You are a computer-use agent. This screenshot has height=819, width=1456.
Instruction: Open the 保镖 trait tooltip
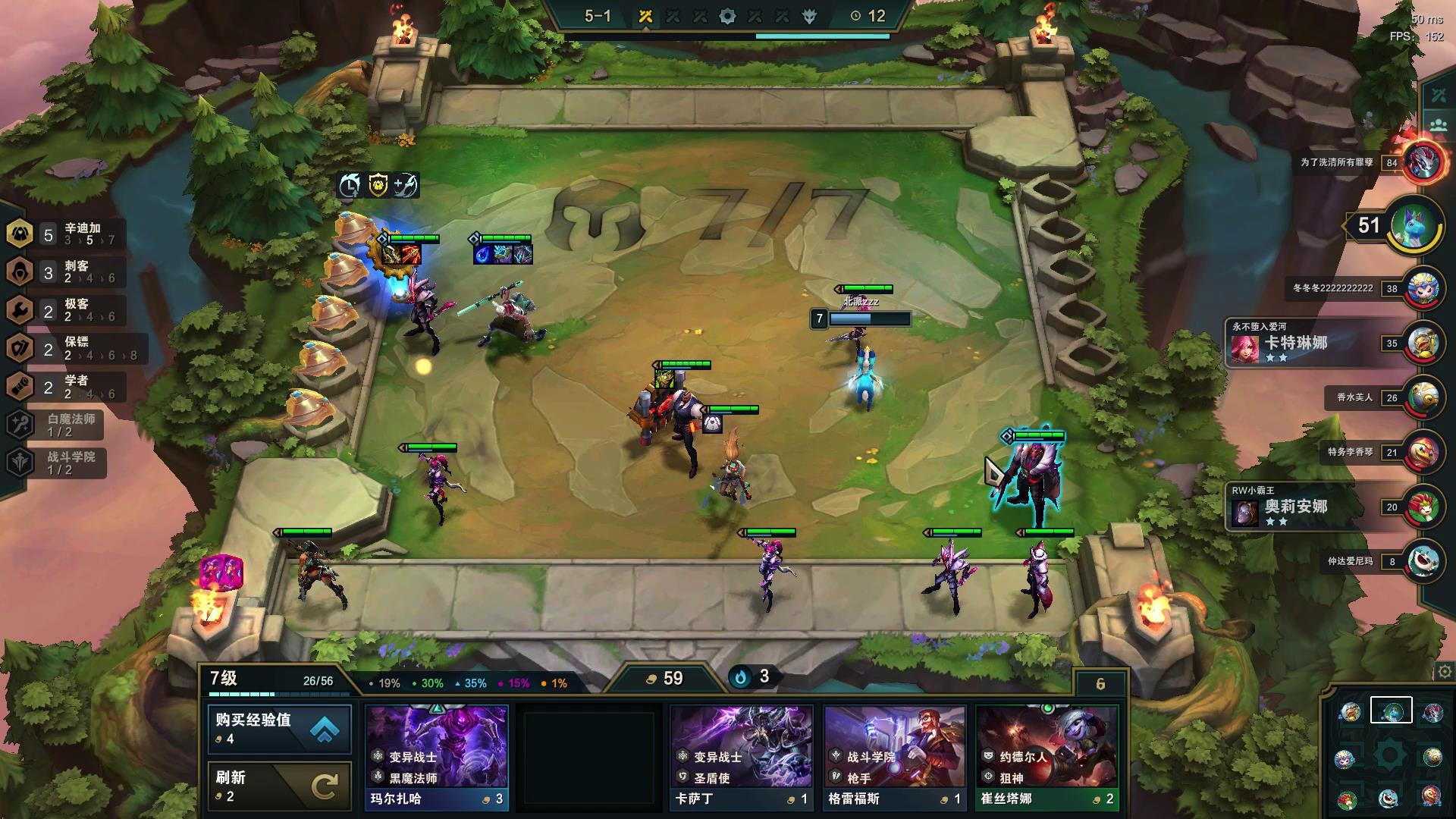(64, 348)
